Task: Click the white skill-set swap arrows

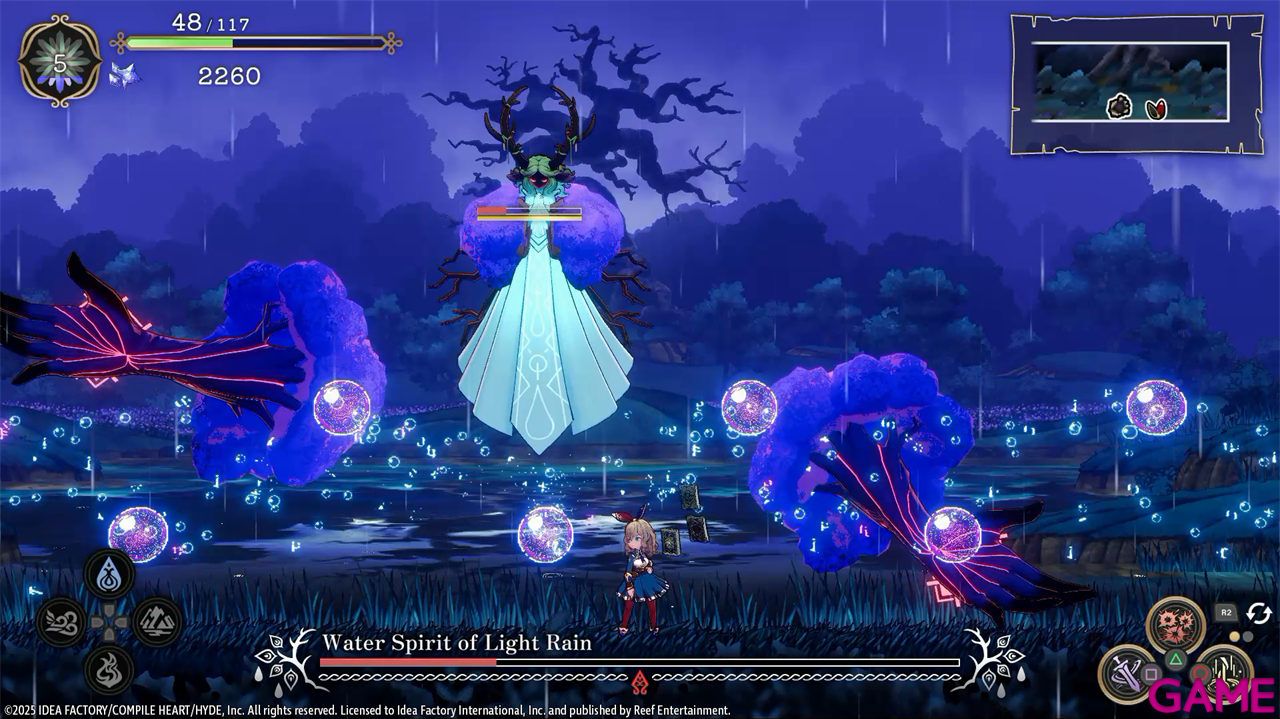Action: [1258, 612]
